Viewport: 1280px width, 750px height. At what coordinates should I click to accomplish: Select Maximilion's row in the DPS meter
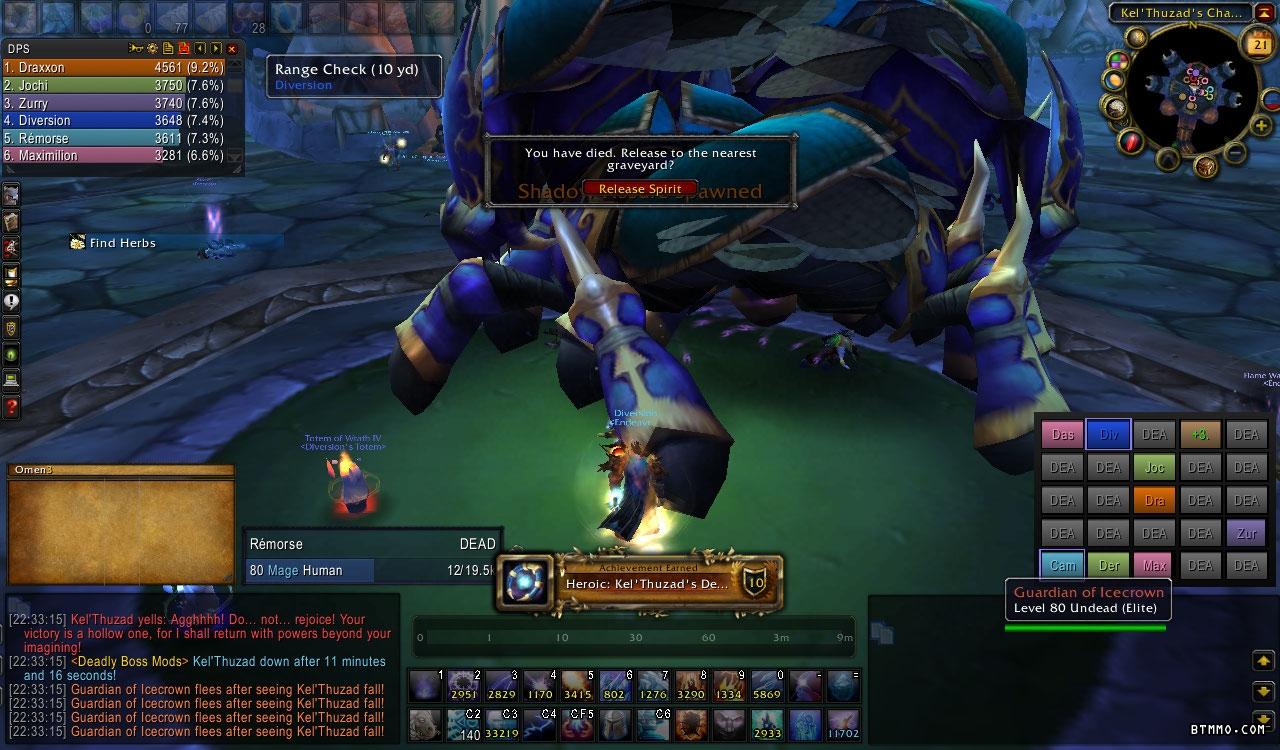115,156
